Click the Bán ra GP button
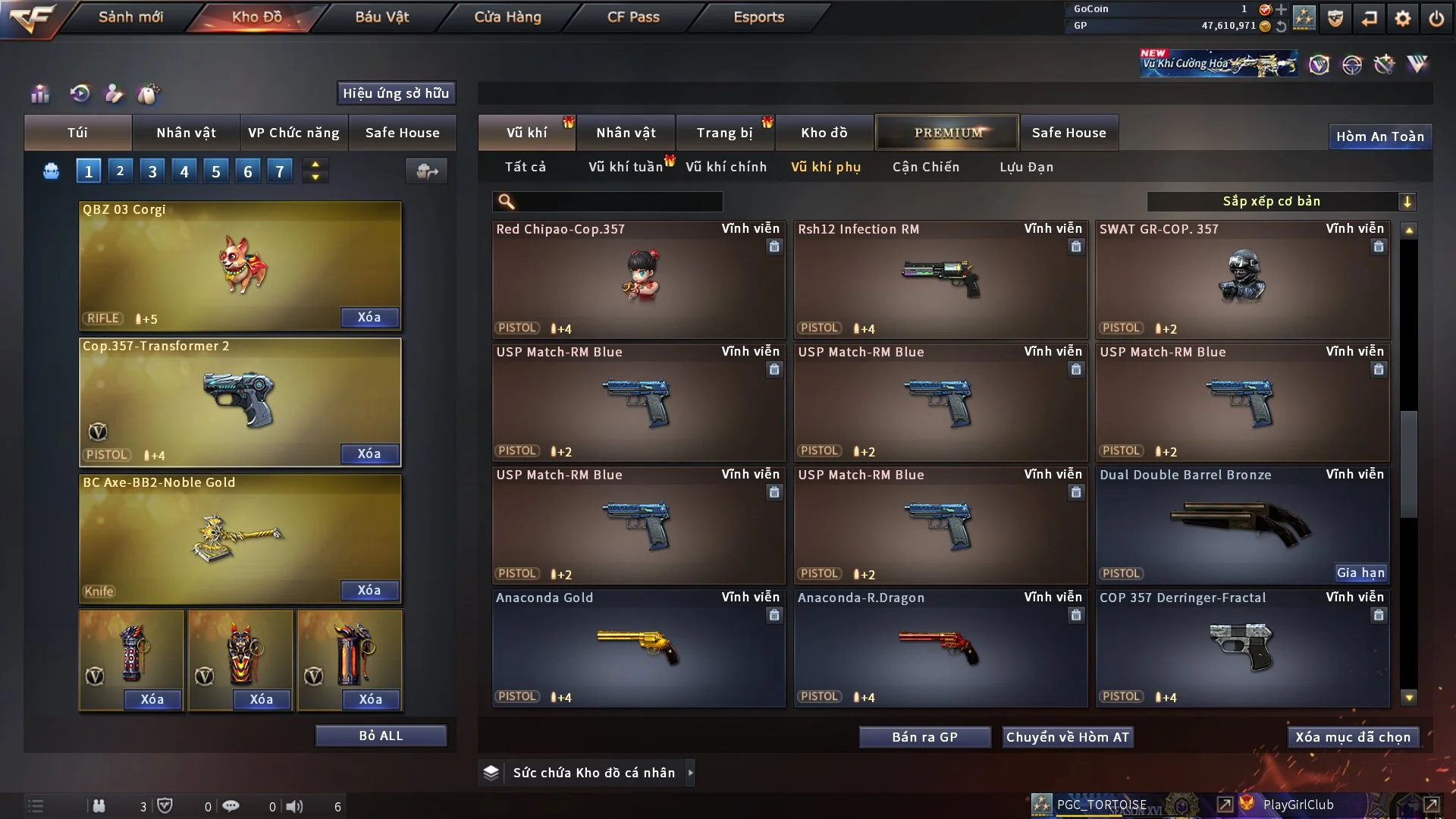 click(x=924, y=737)
